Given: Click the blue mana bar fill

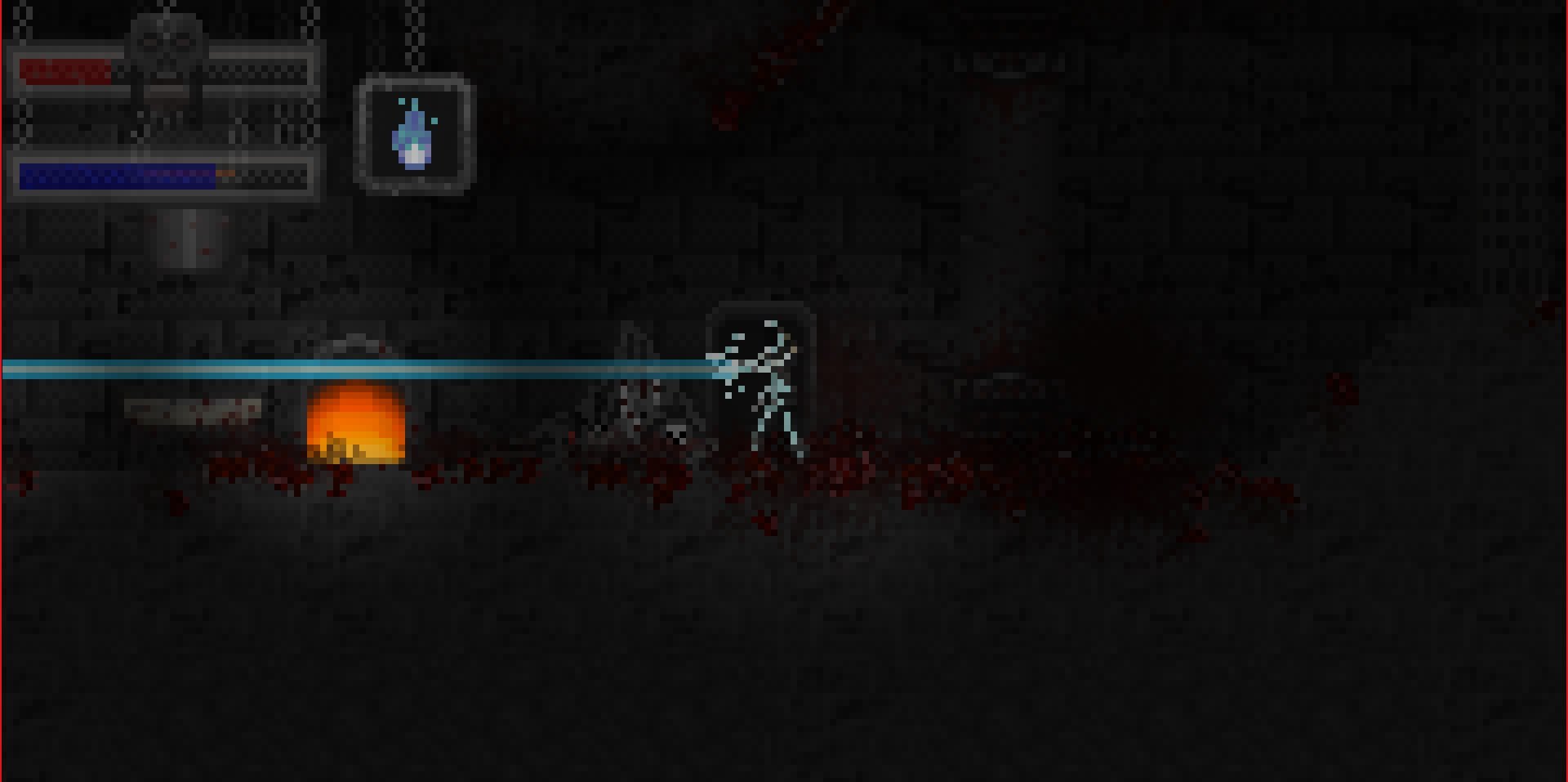Looking at the screenshot, I should click(114, 174).
